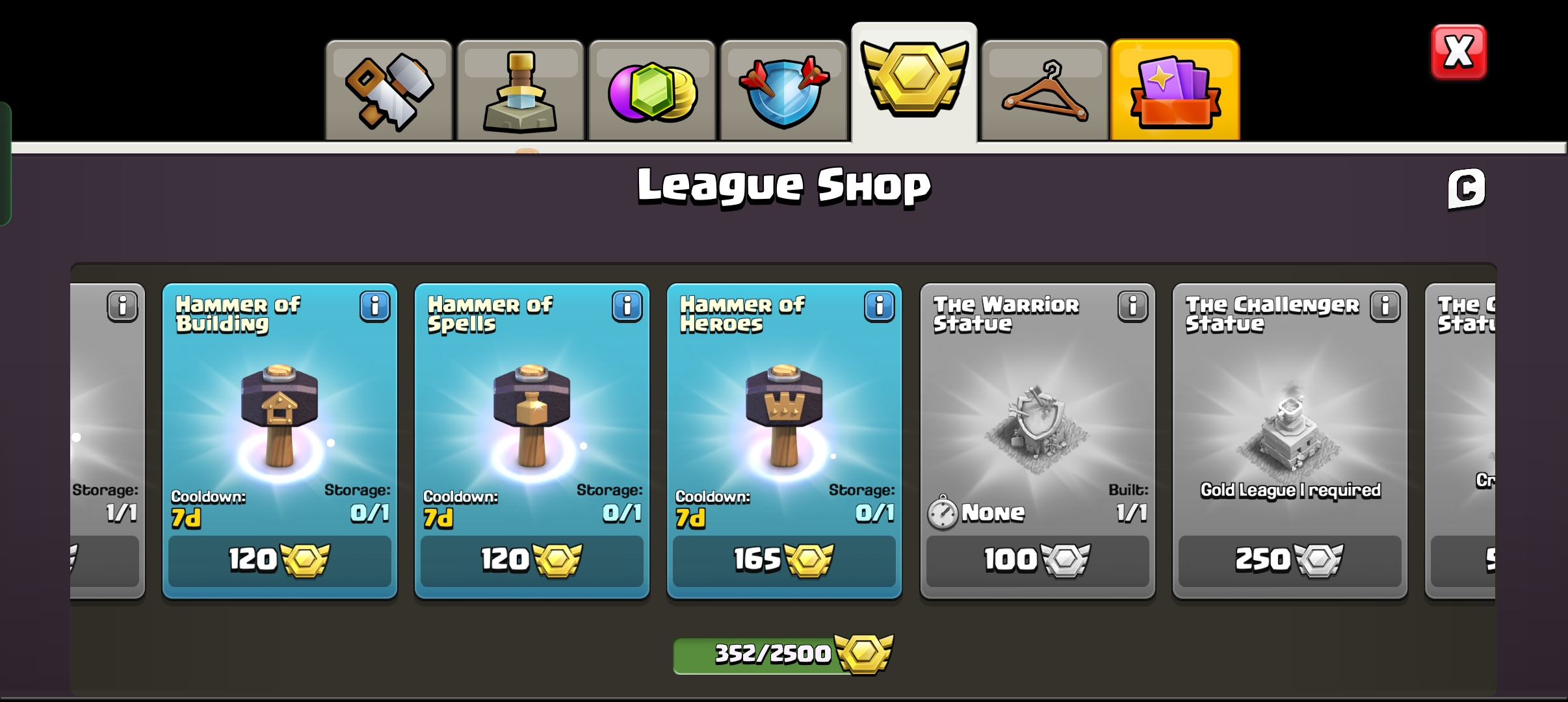Open info on the leftmost partially visible card

(124, 307)
